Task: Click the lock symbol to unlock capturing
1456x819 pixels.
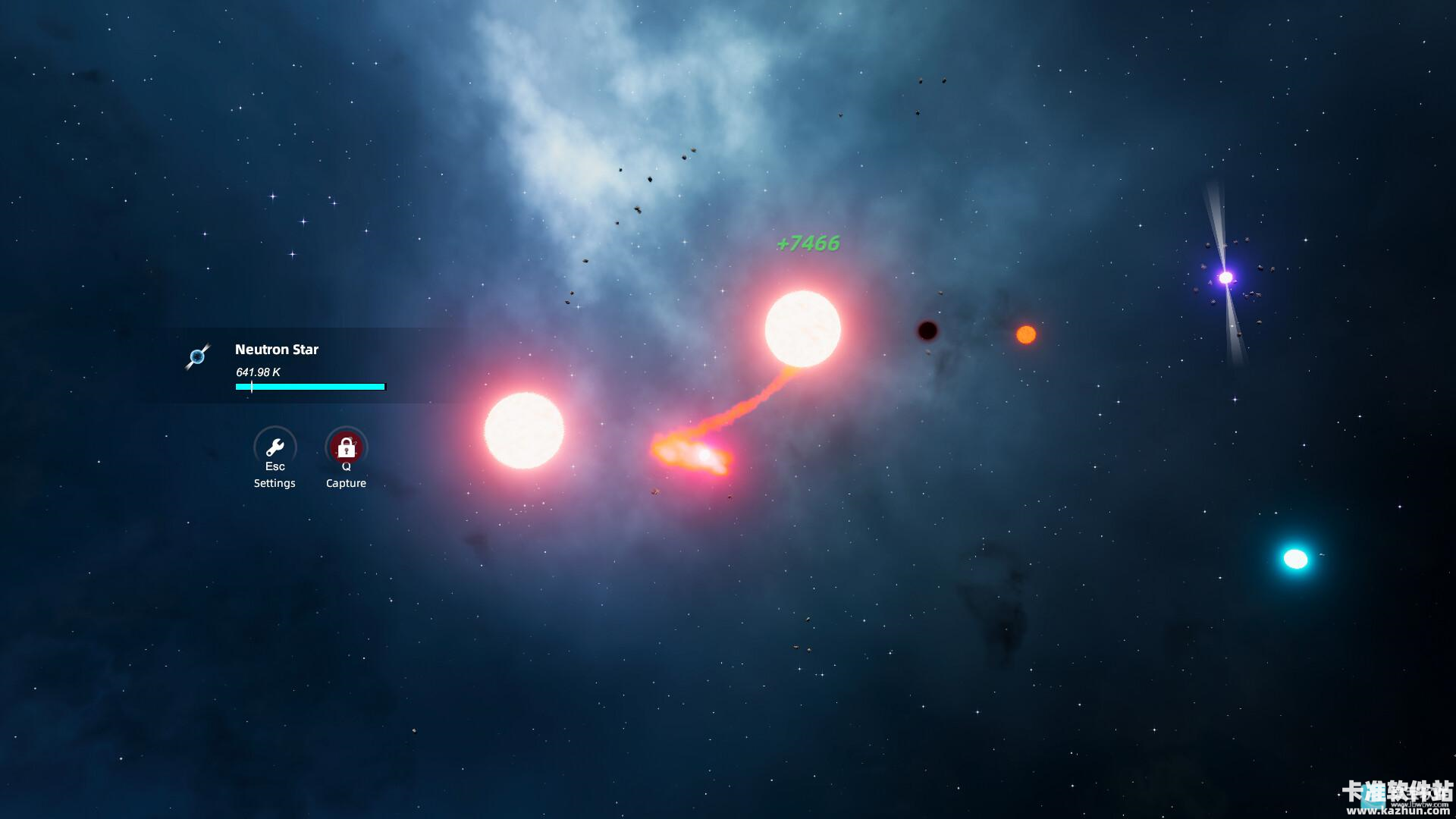Action: [x=346, y=446]
